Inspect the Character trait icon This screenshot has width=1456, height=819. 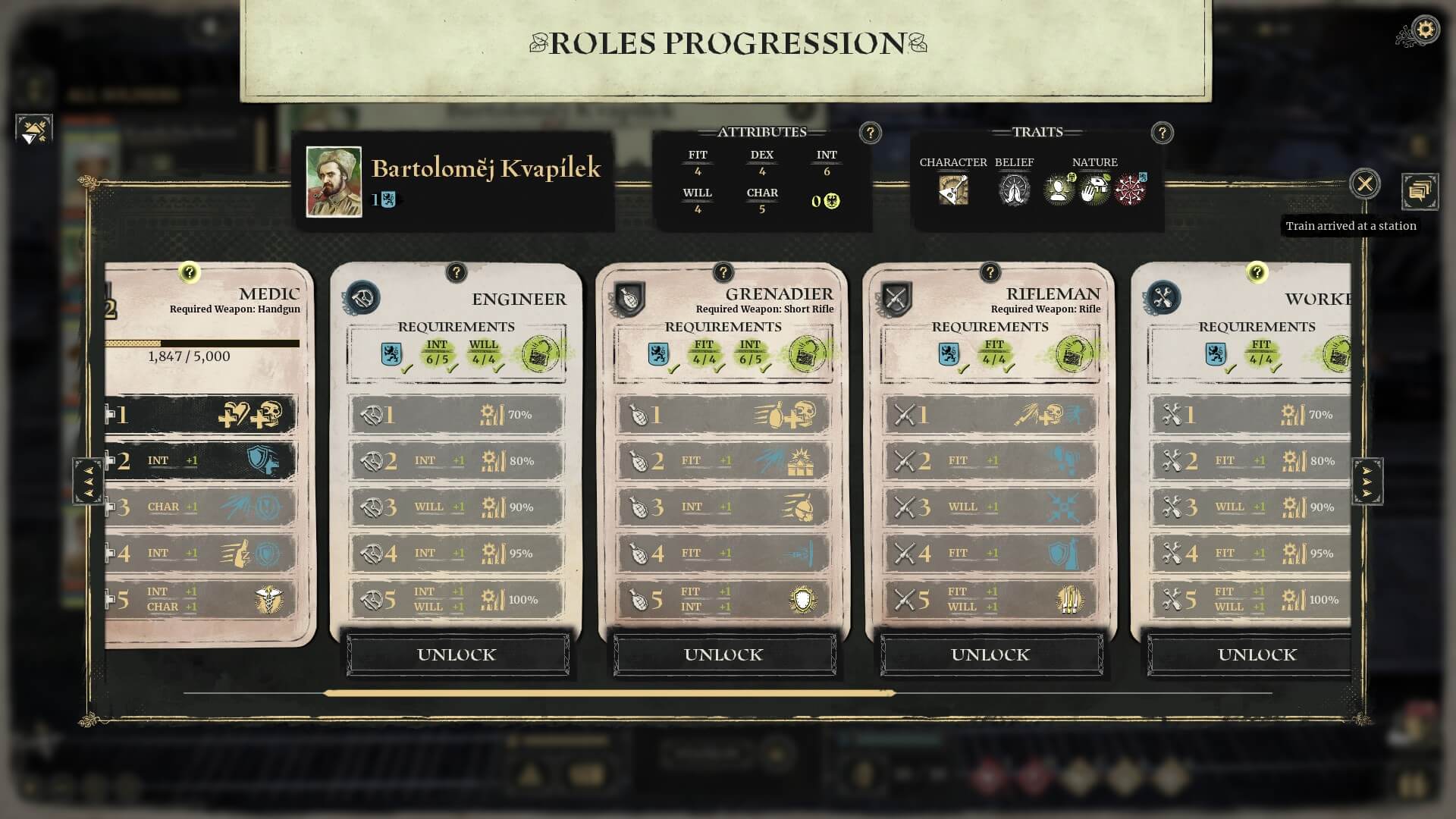click(953, 190)
